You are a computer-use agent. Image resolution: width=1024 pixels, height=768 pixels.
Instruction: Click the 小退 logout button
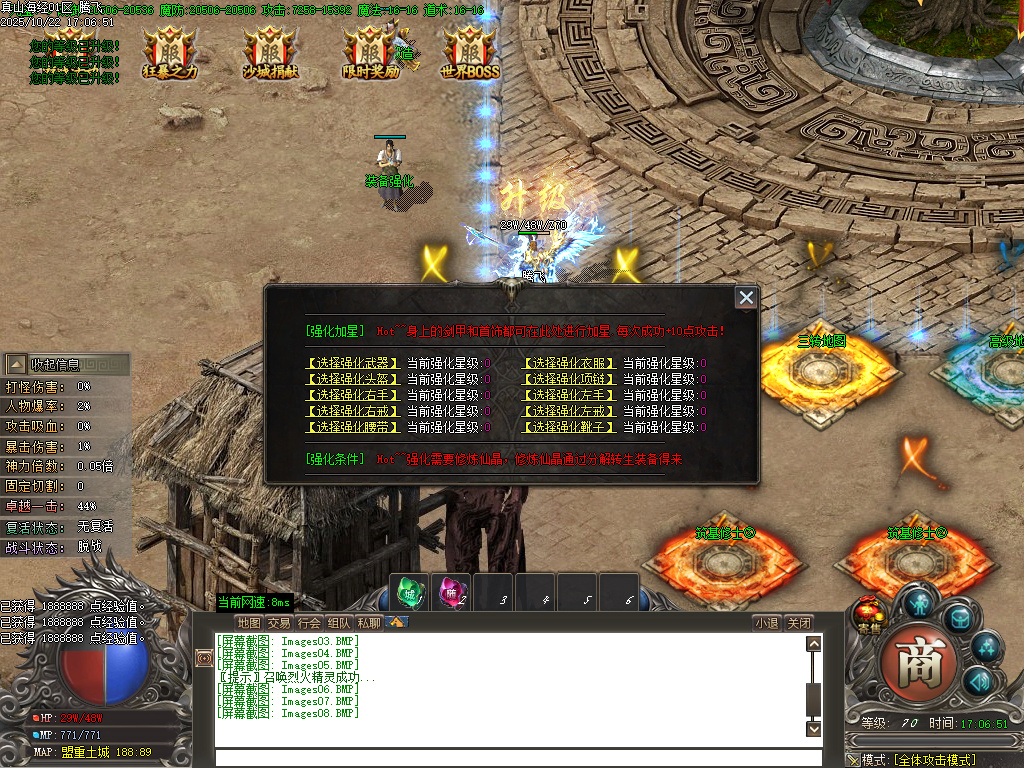(767, 623)
